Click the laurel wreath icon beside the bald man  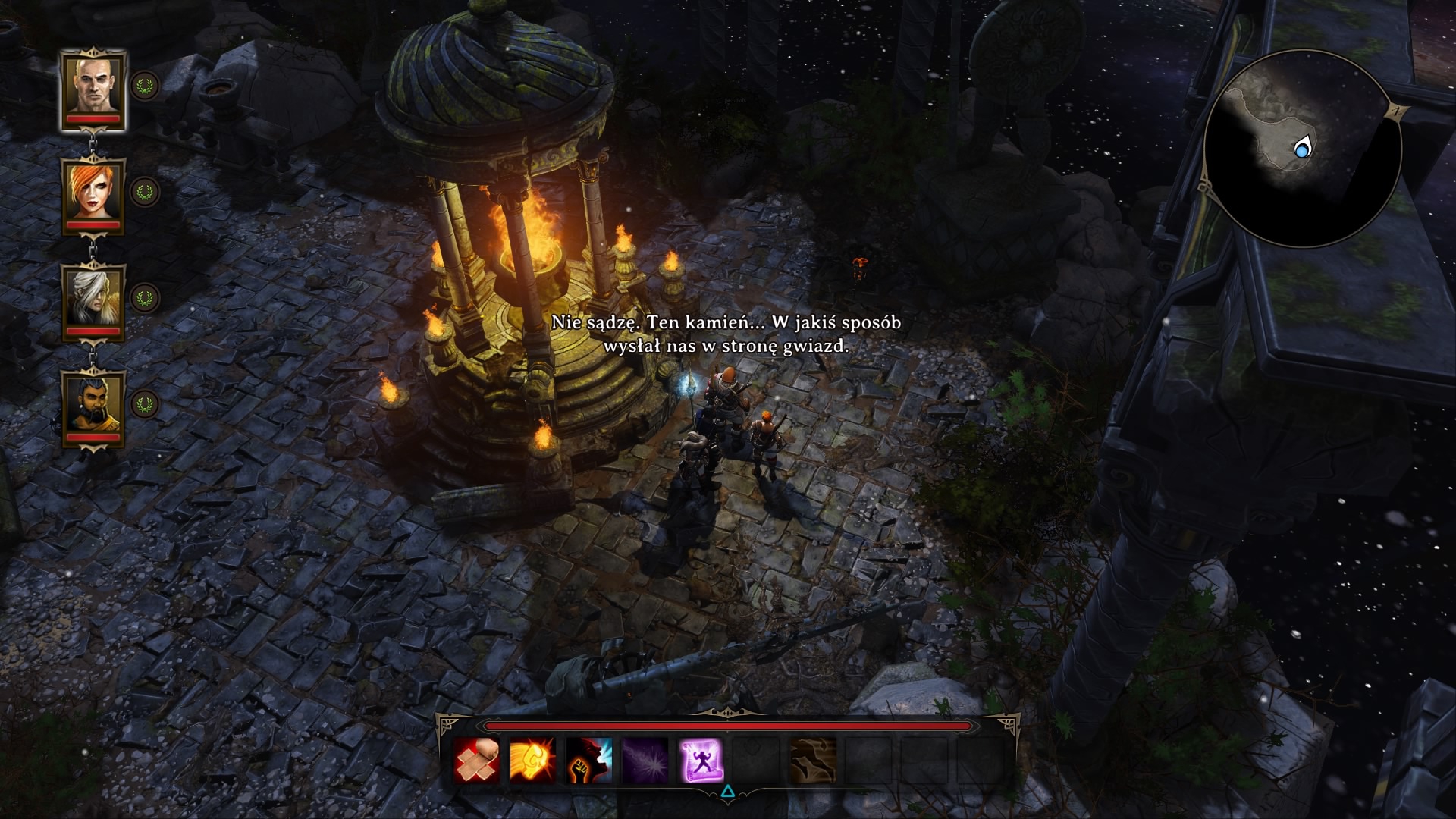click(143, 85)
